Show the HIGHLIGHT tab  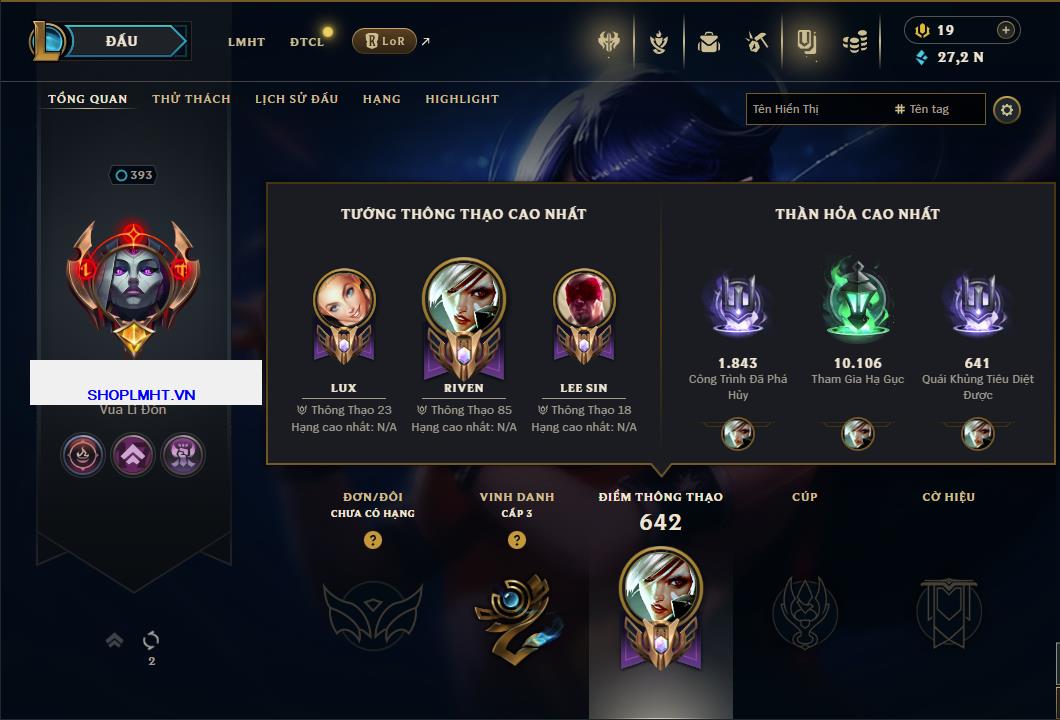462,99
